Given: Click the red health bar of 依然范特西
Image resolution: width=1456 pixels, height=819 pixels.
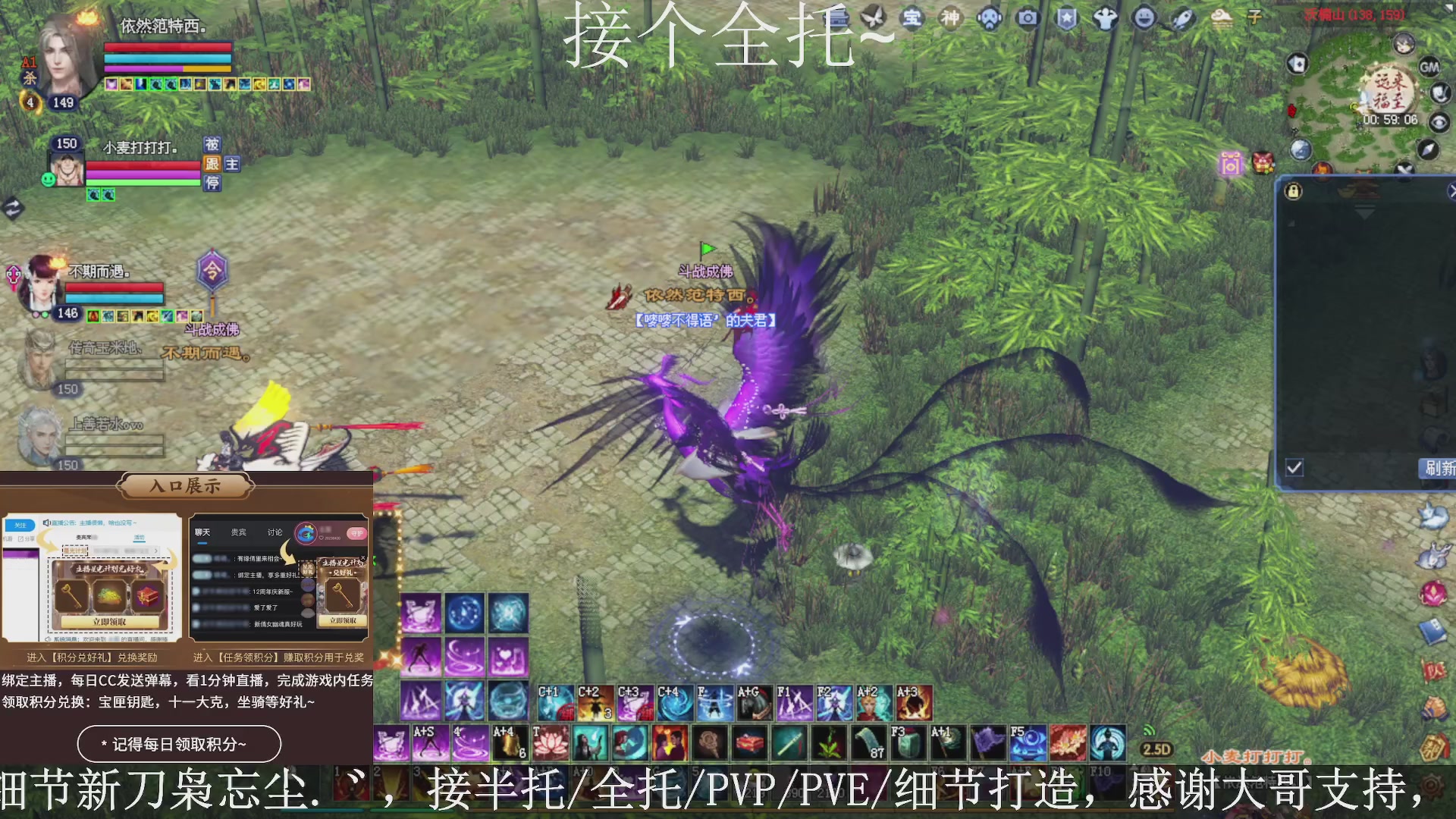Looking at the screenshot, I should click(167, 47).
